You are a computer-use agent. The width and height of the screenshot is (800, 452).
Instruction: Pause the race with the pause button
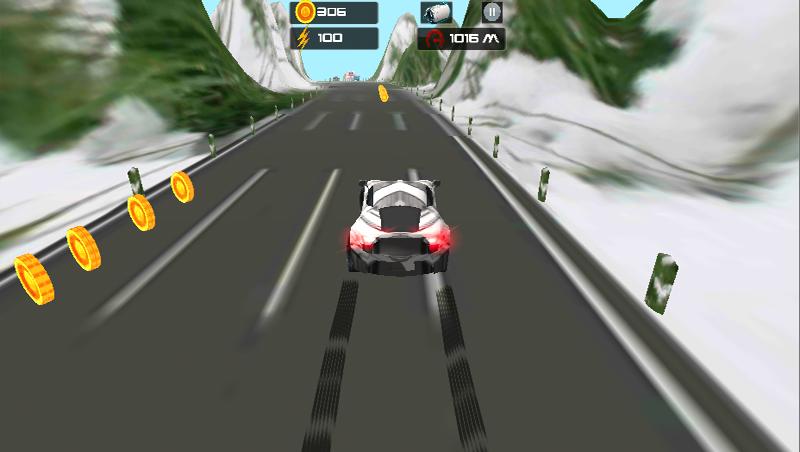[491, 12]
